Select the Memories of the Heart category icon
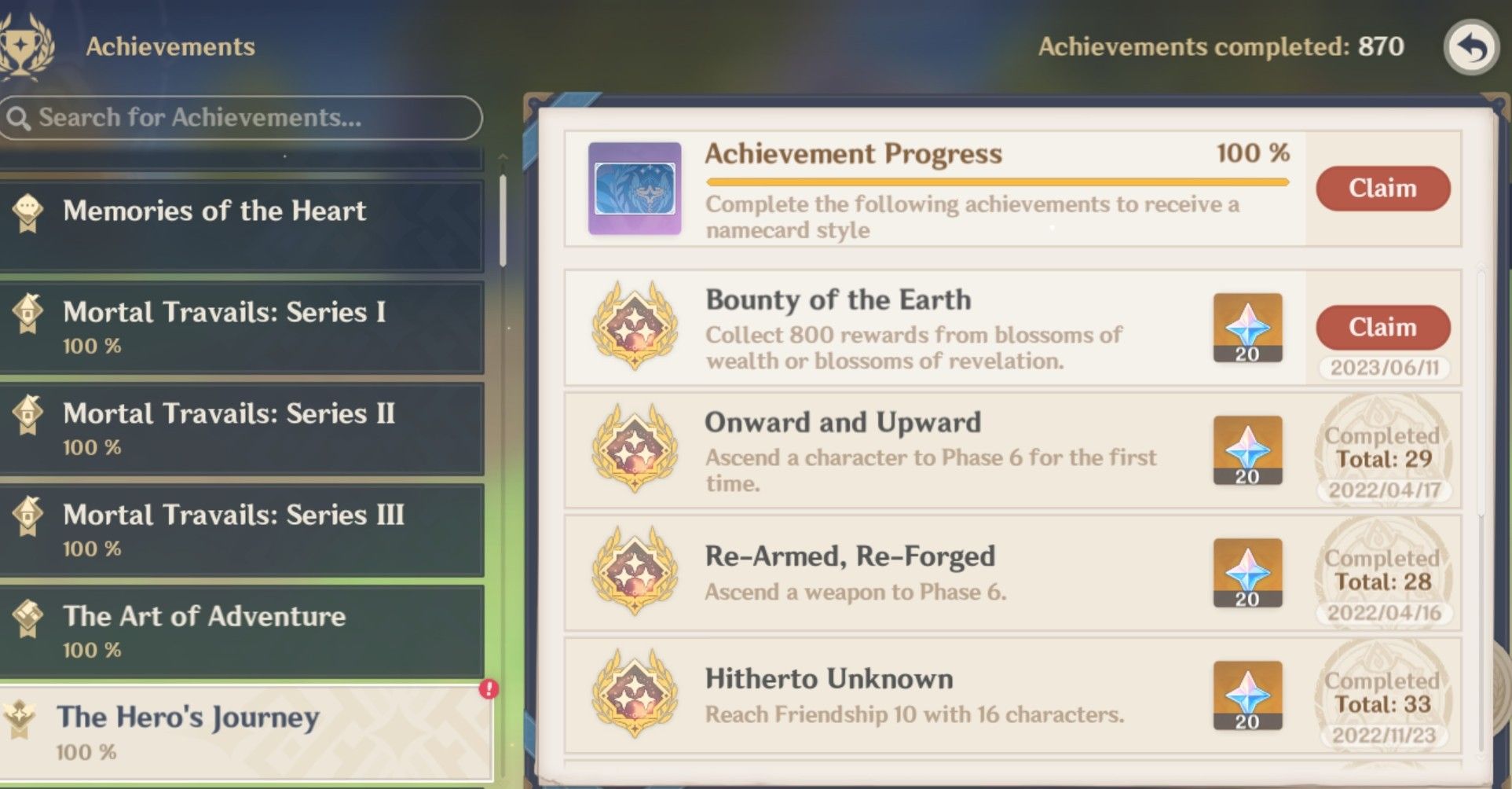The width and height of the screenshot is (1512, 789). [28, 210]
